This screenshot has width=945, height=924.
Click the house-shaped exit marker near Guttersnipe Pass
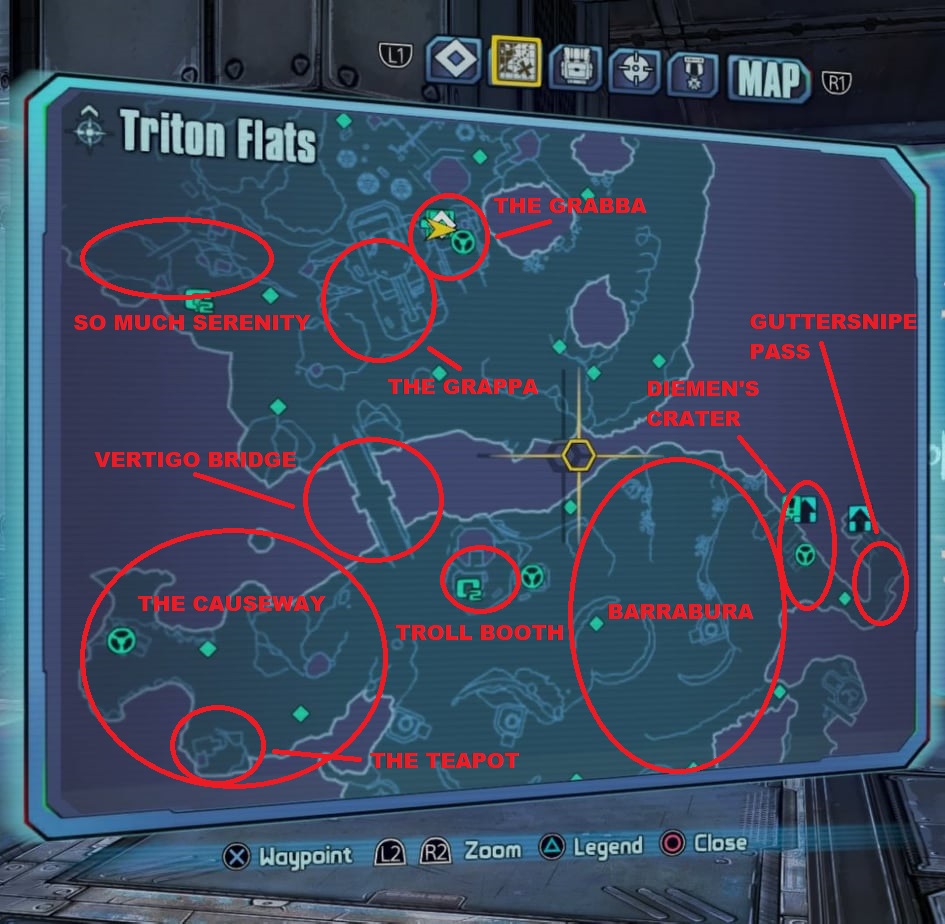click(x=859, y=517)
